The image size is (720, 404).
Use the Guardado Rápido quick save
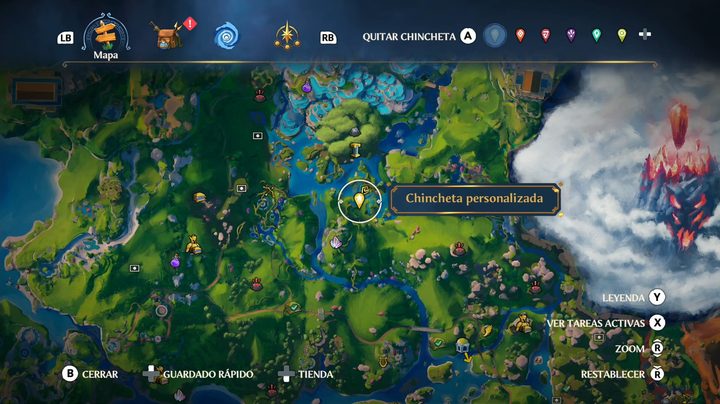(152, 374)
